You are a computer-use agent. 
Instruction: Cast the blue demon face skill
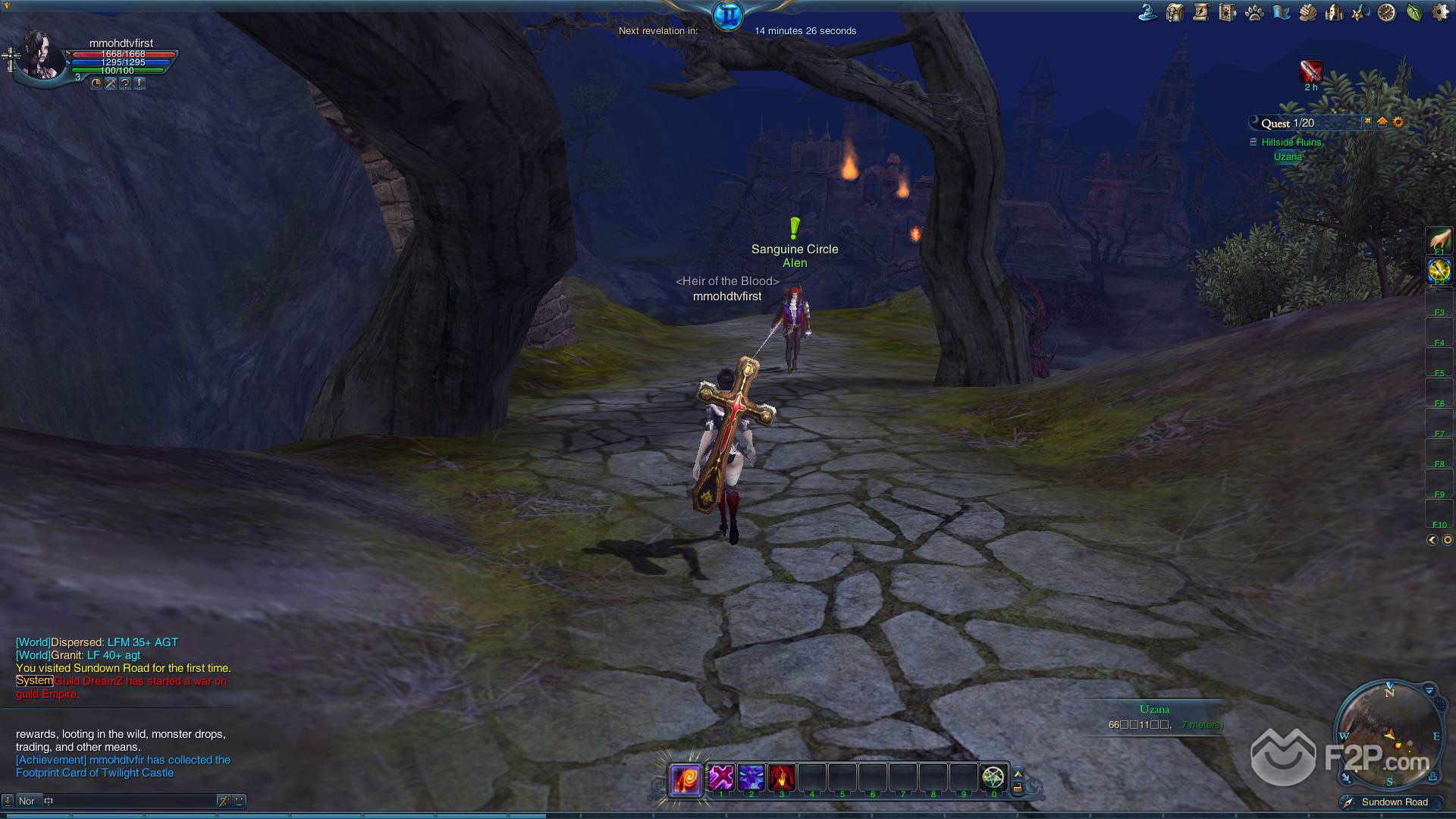751,777
